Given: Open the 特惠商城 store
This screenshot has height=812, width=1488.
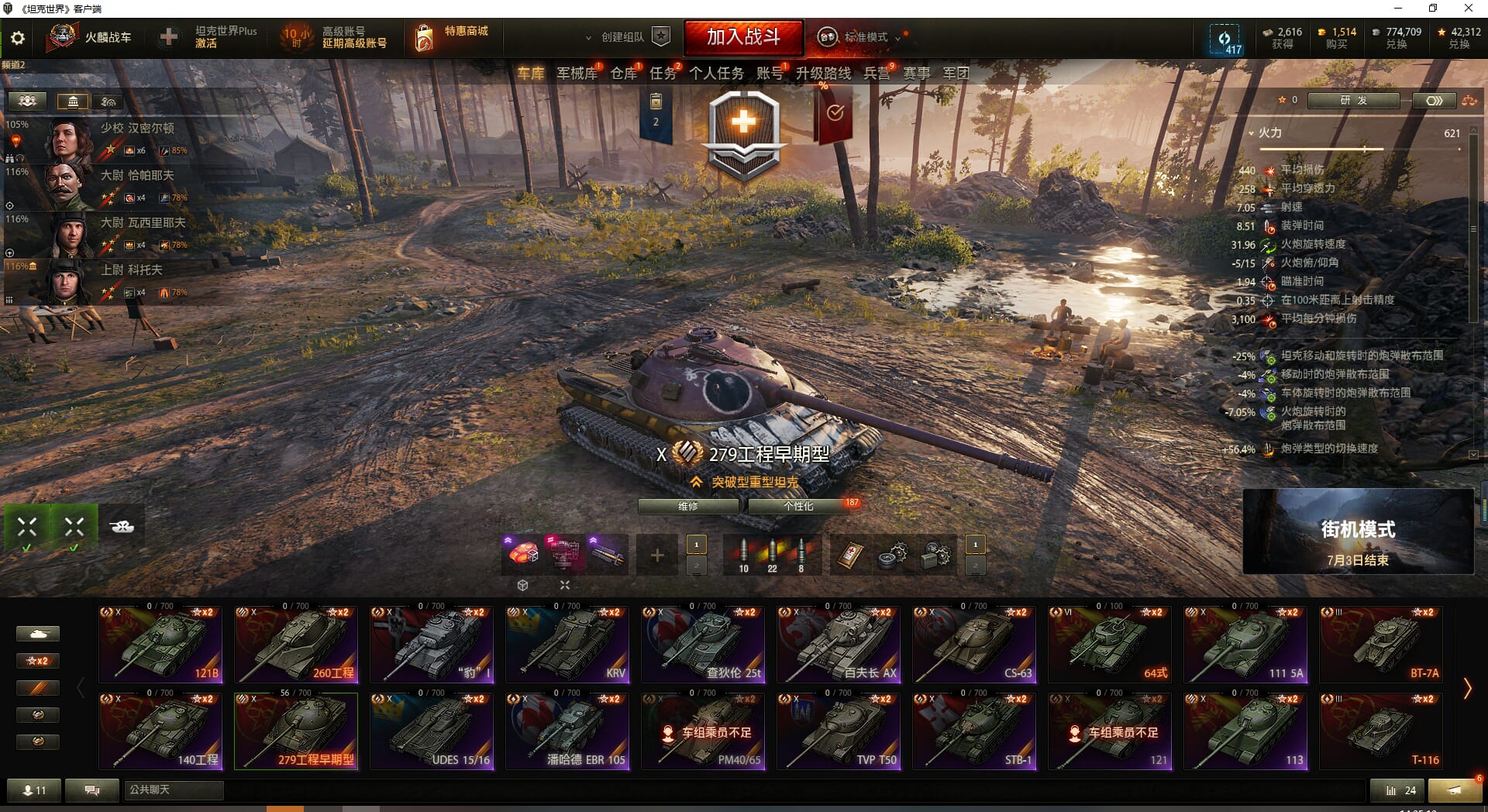Looking at the screenshot, I should point(453,36).
